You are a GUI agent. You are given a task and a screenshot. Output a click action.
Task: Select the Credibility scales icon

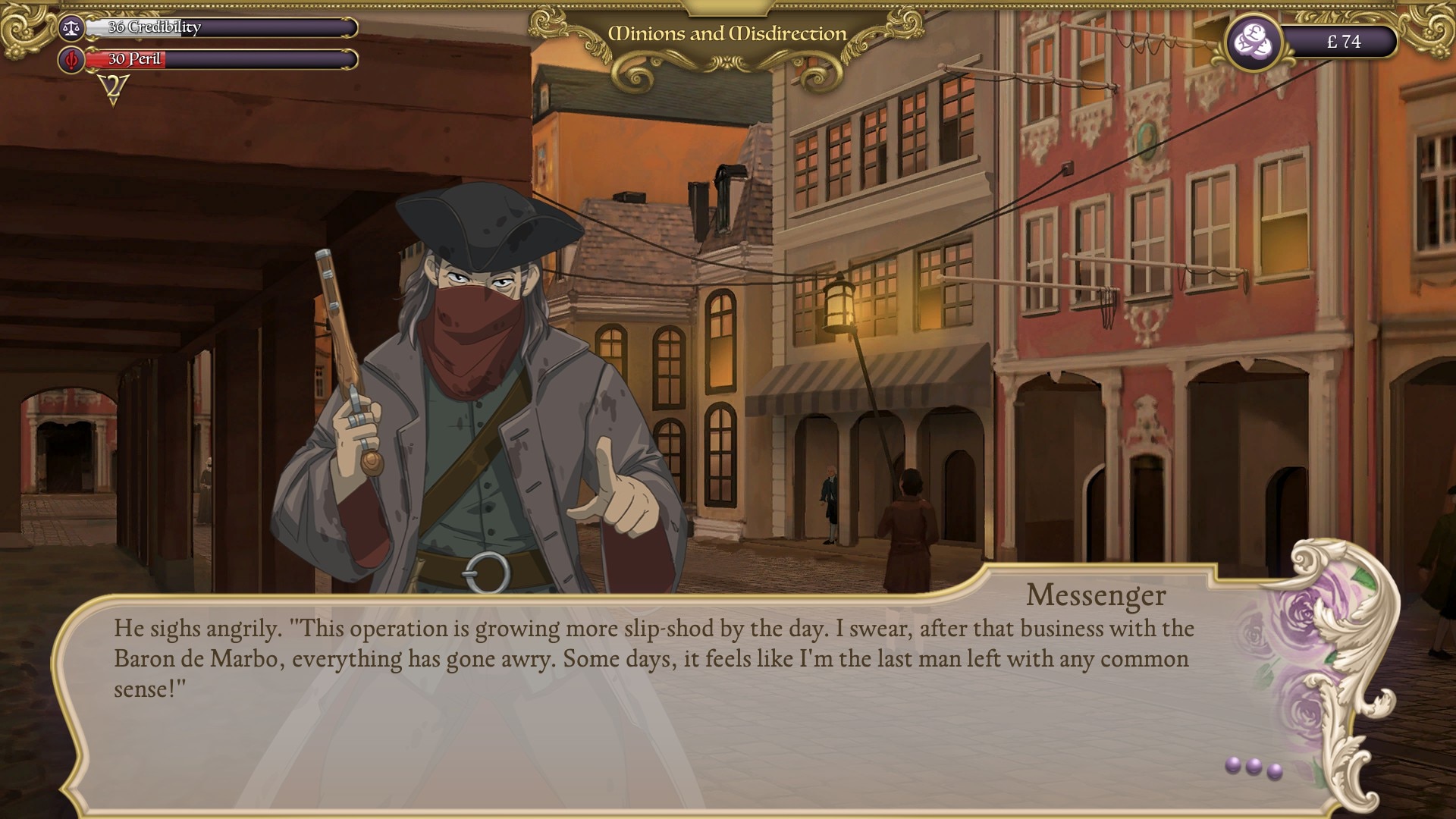point(72,28)
